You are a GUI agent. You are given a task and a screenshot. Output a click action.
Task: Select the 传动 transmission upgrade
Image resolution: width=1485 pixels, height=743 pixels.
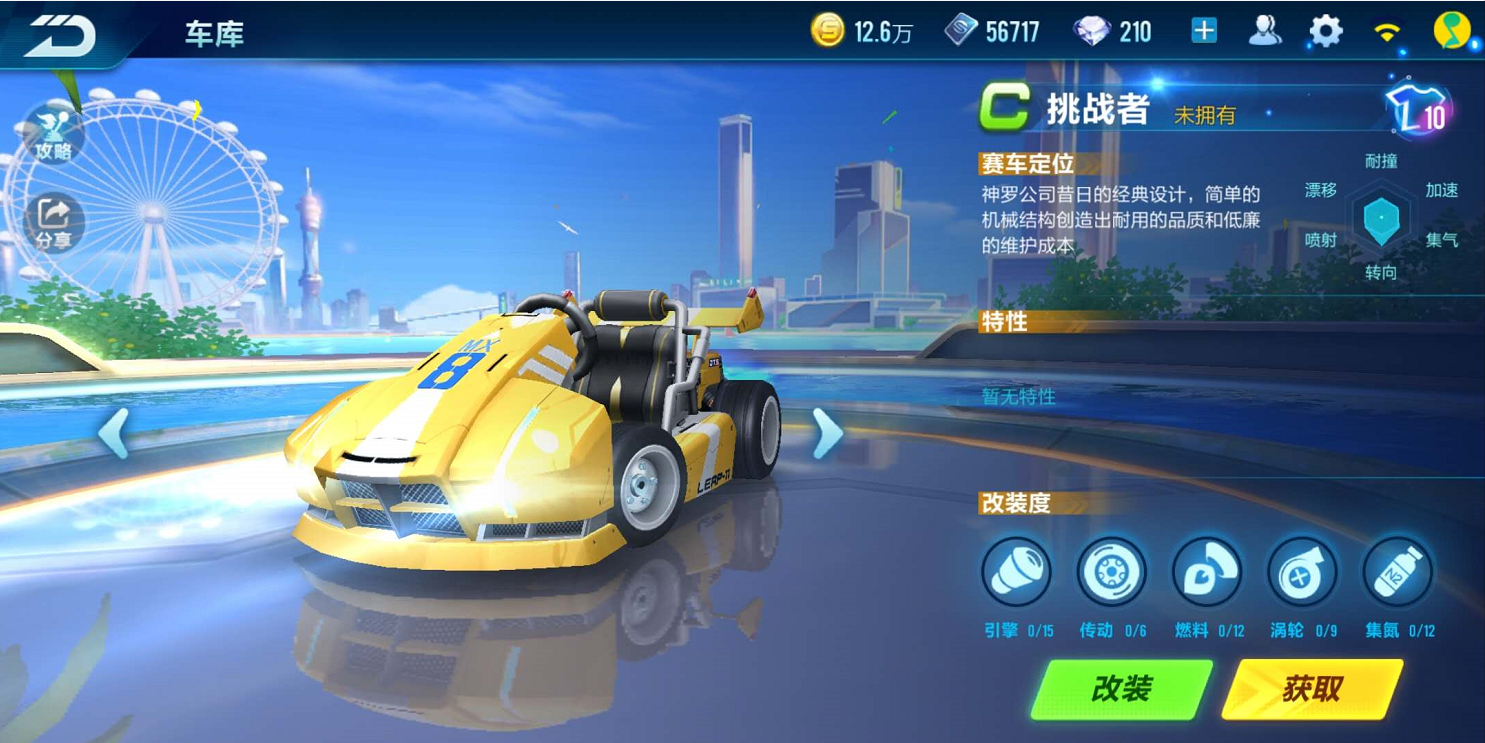click(1111, 573)
